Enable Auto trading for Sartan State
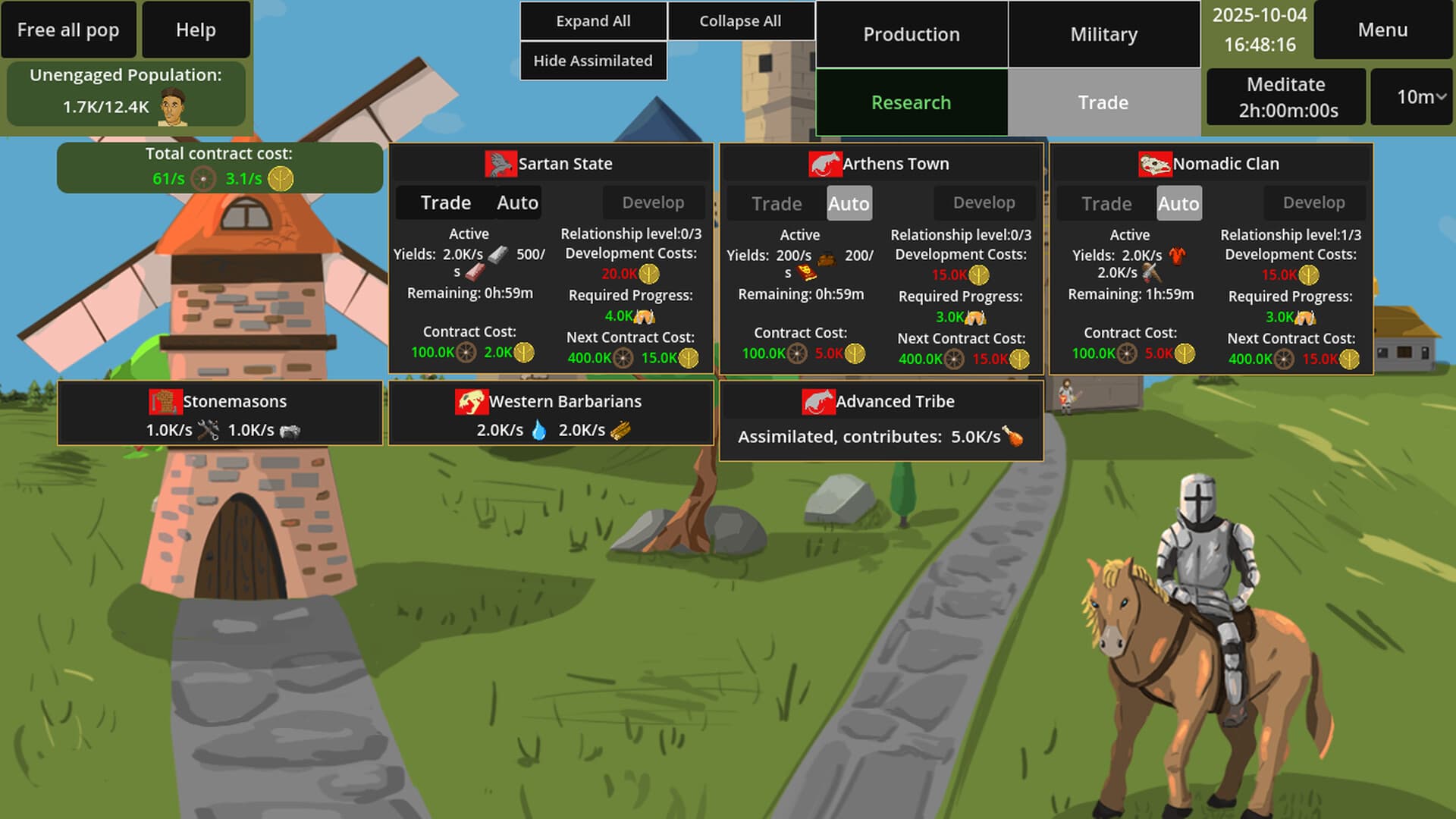The width and height of the screenshot is (1456, 819). click(x=516, y=202)
